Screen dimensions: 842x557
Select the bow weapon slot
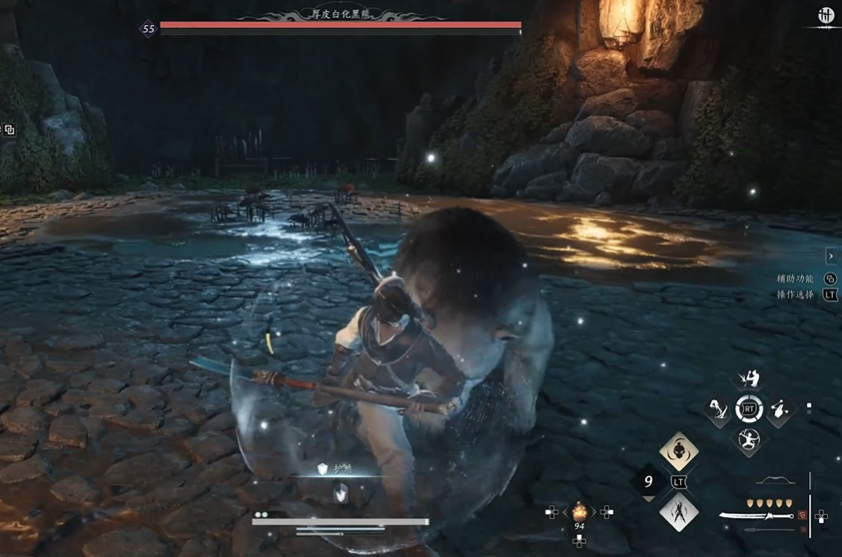(x=776, y=482)
